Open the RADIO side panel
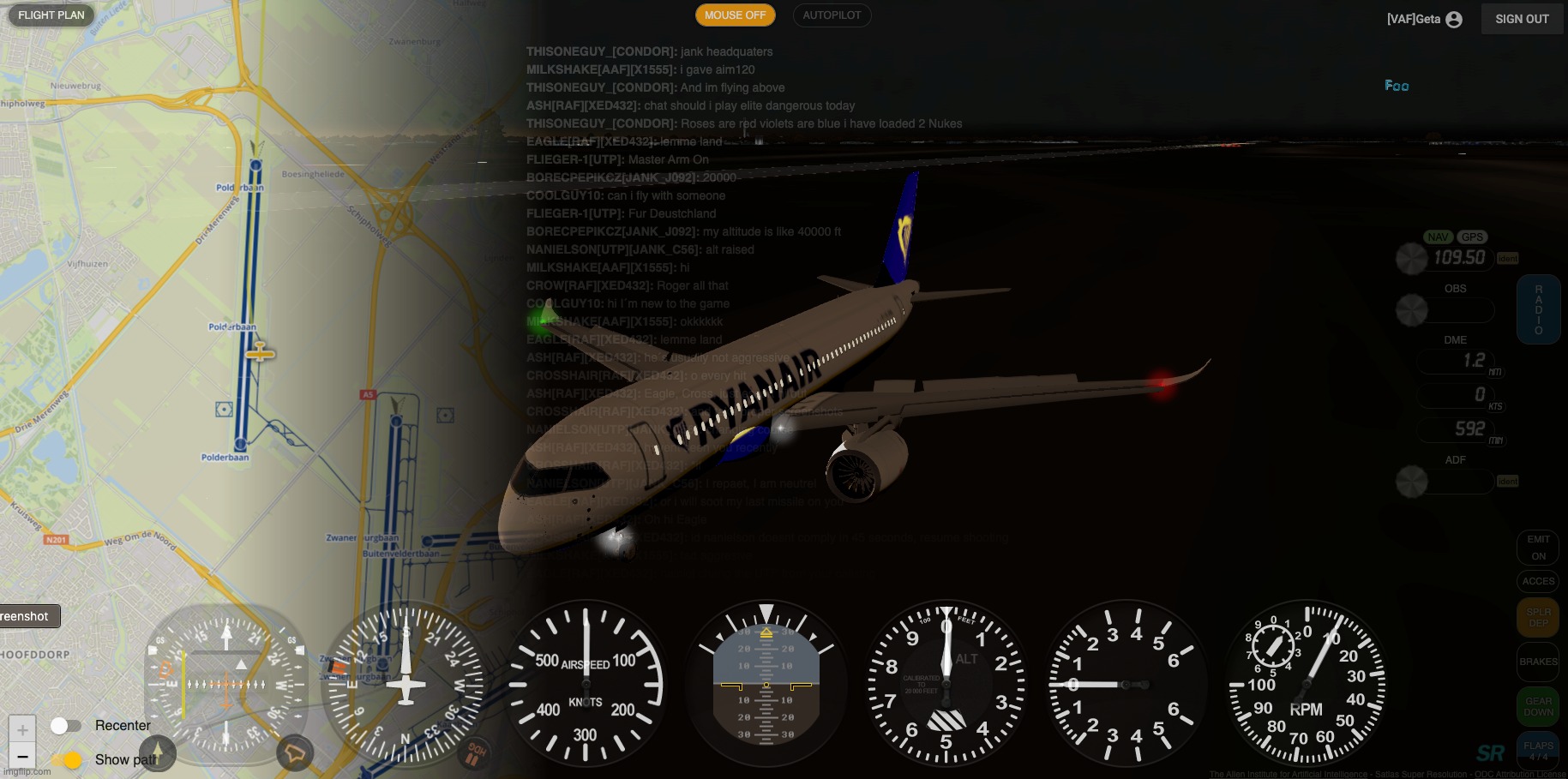1568x779 pixels. [1538, 309]
